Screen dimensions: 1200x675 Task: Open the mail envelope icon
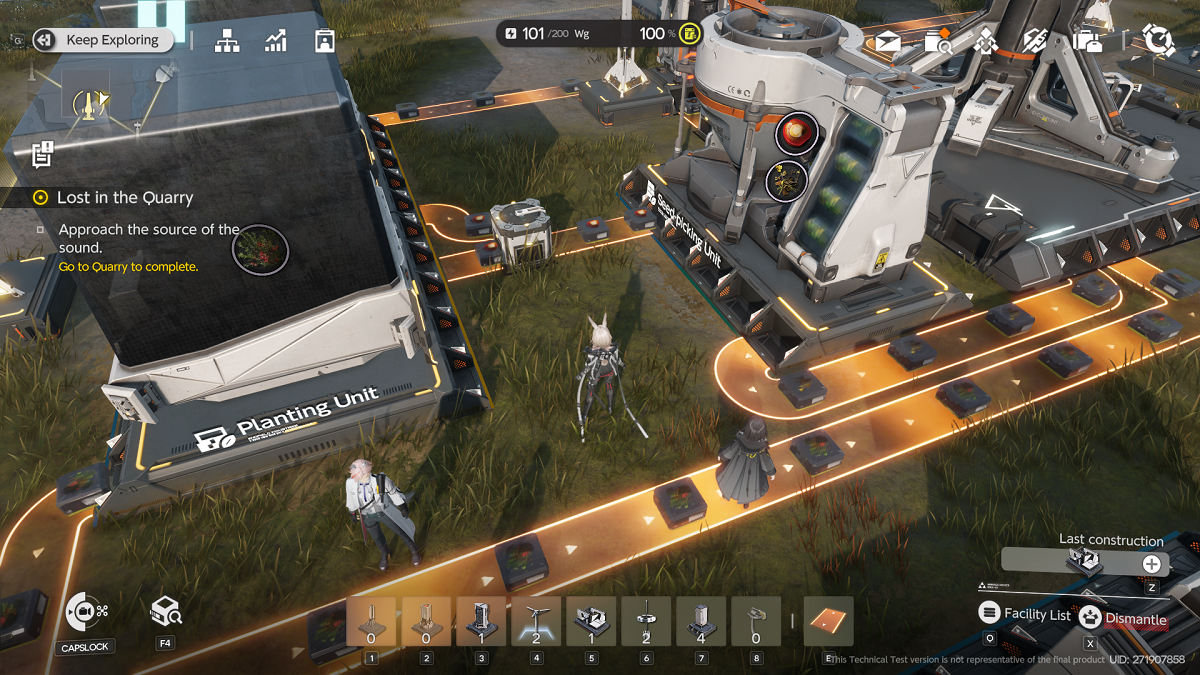pos(888,41)
